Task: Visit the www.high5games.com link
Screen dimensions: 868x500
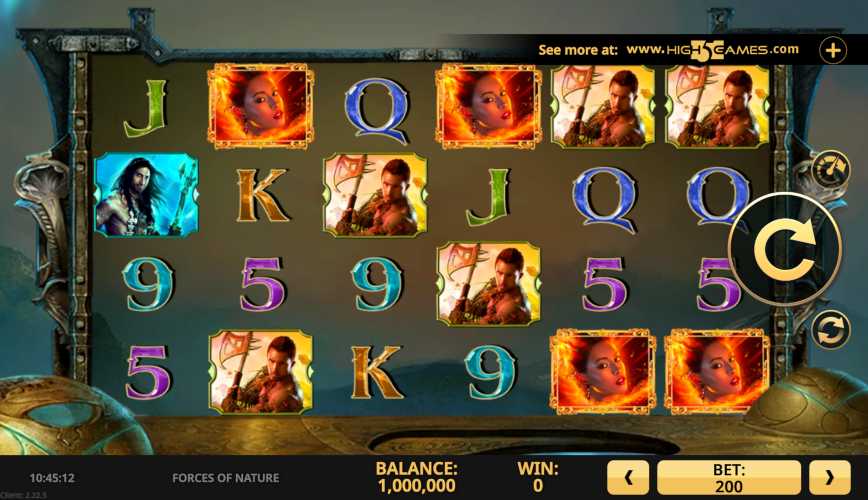Action: (712, 49)
